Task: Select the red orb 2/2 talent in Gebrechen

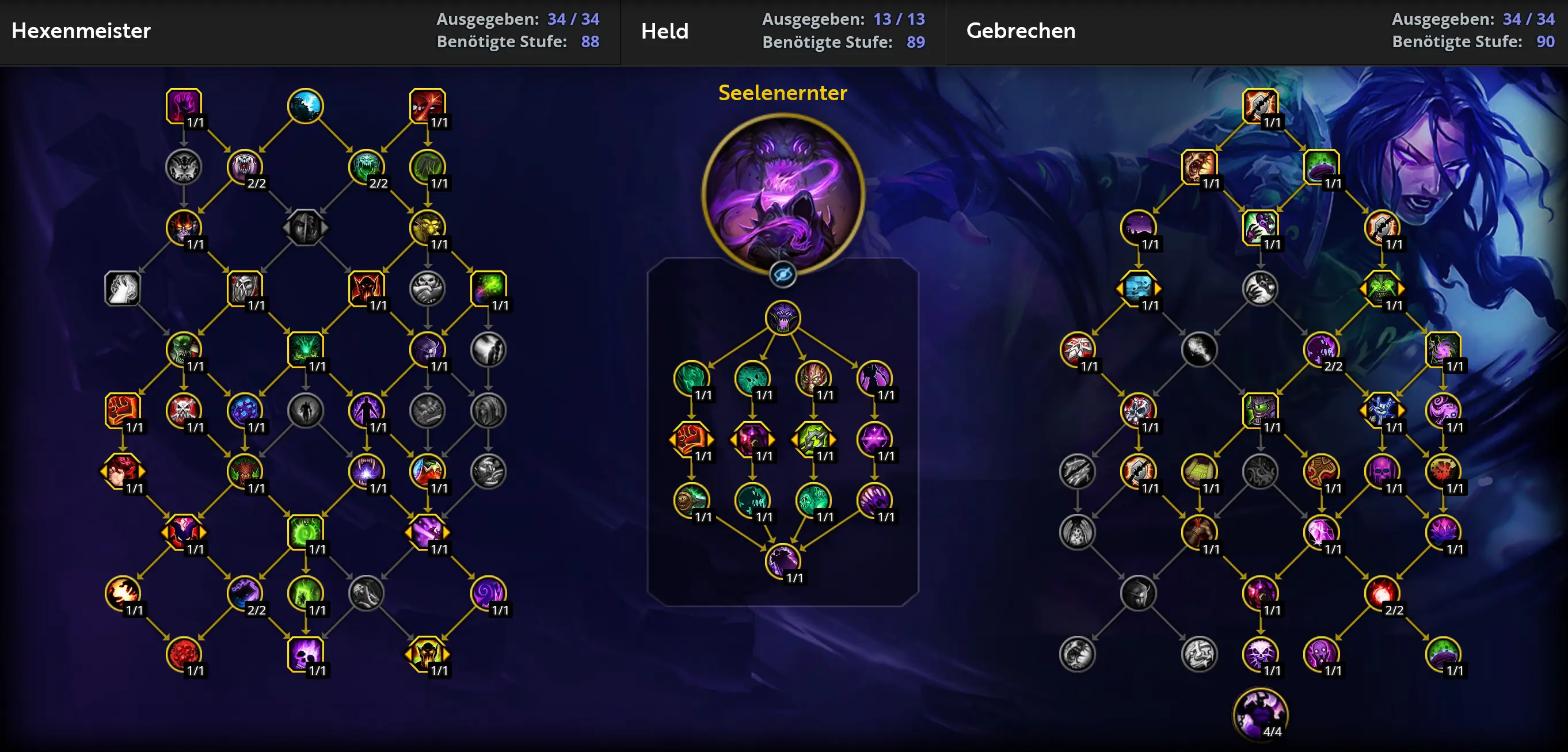Action: tap(1381, 593)
